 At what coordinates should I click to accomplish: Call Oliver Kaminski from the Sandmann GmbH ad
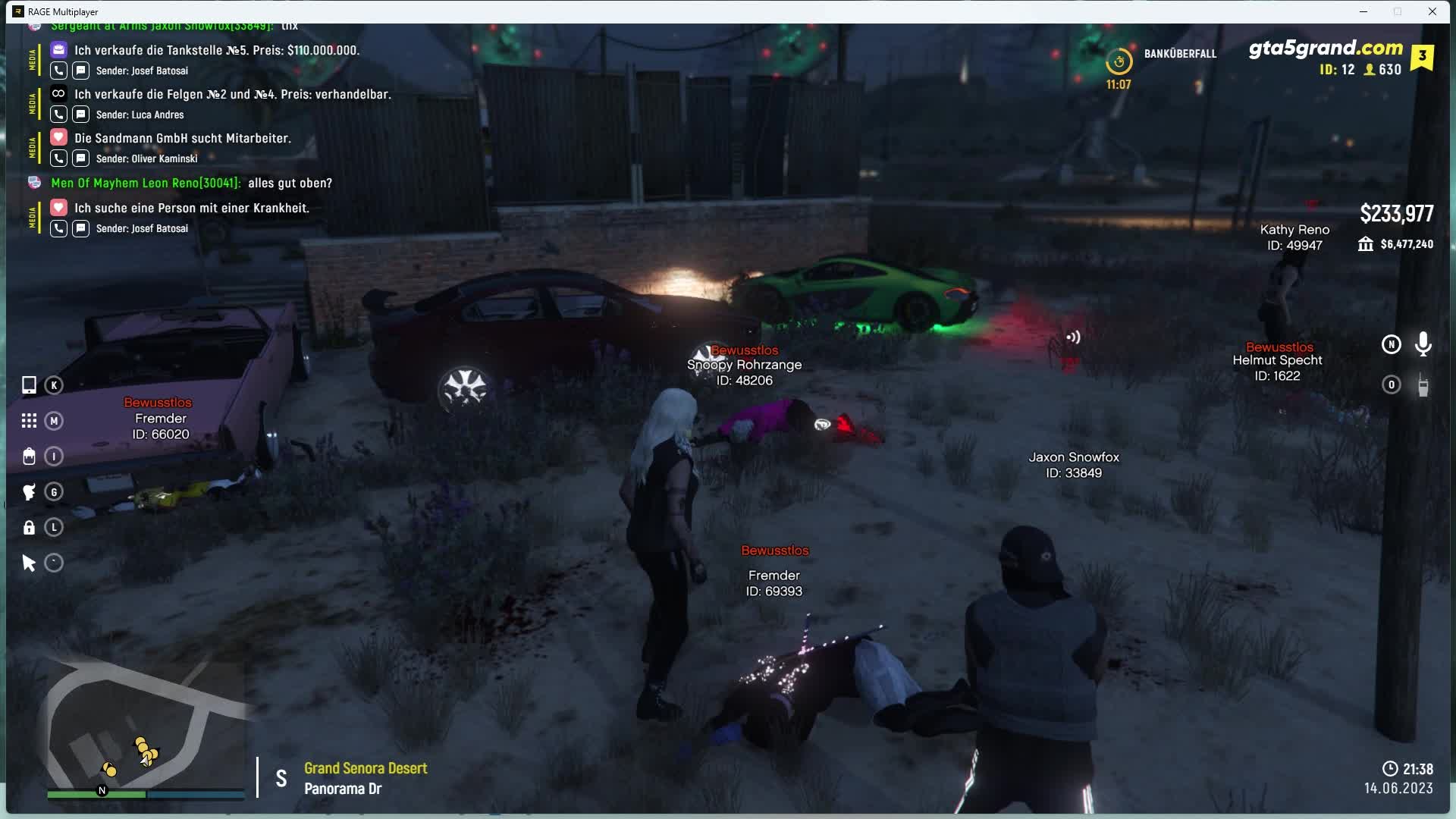pos(58,158)
